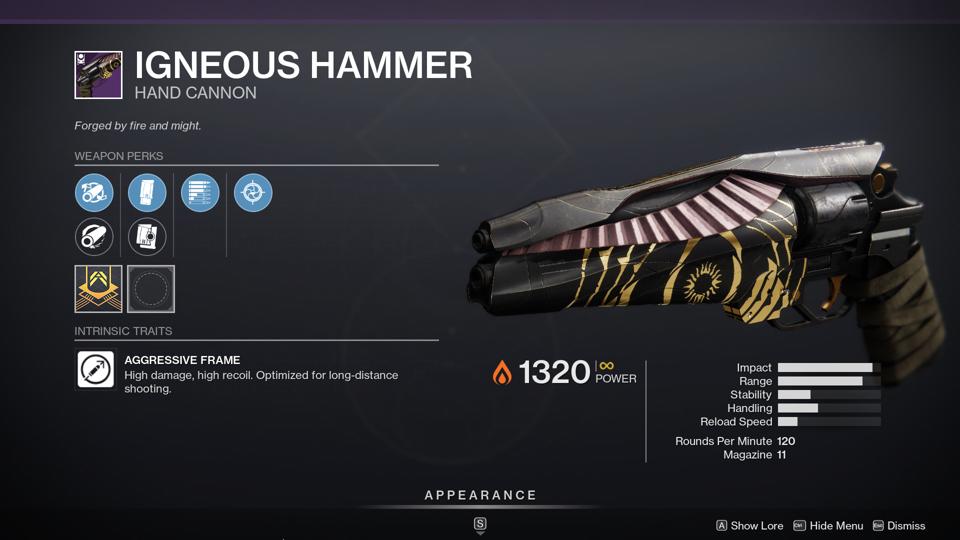The height and width of the screenshot is (540, 960).
Task: Select the selected top magazine perk
Action: pos(147,193)
